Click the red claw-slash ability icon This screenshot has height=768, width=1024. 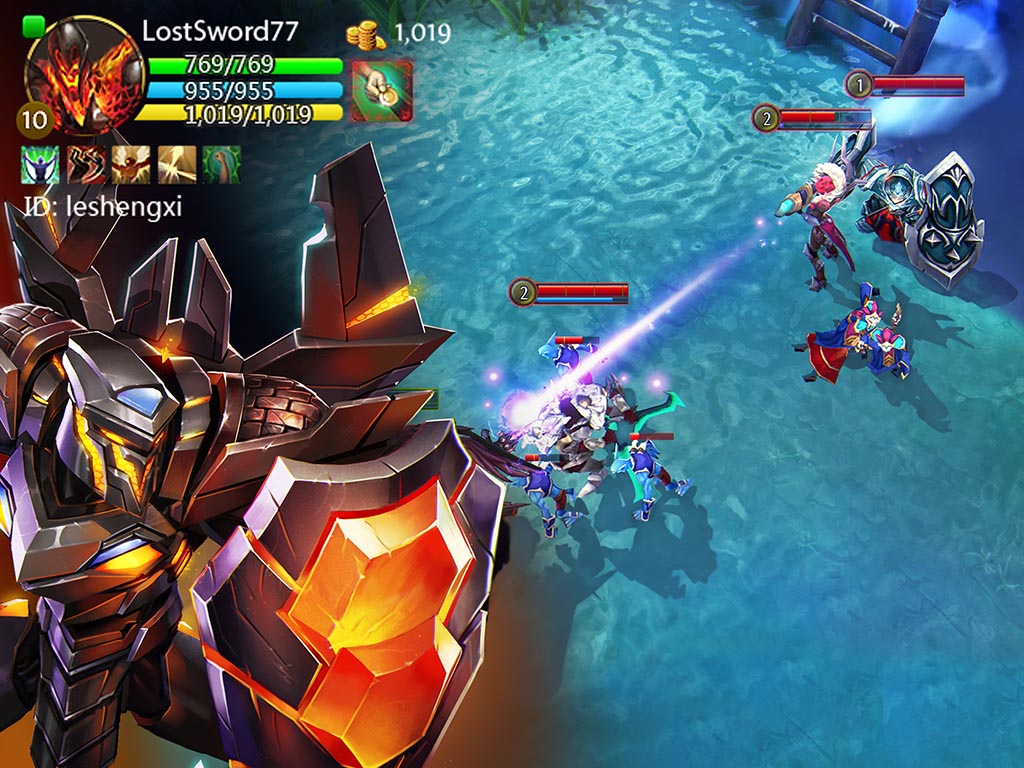tap(86, 164)
